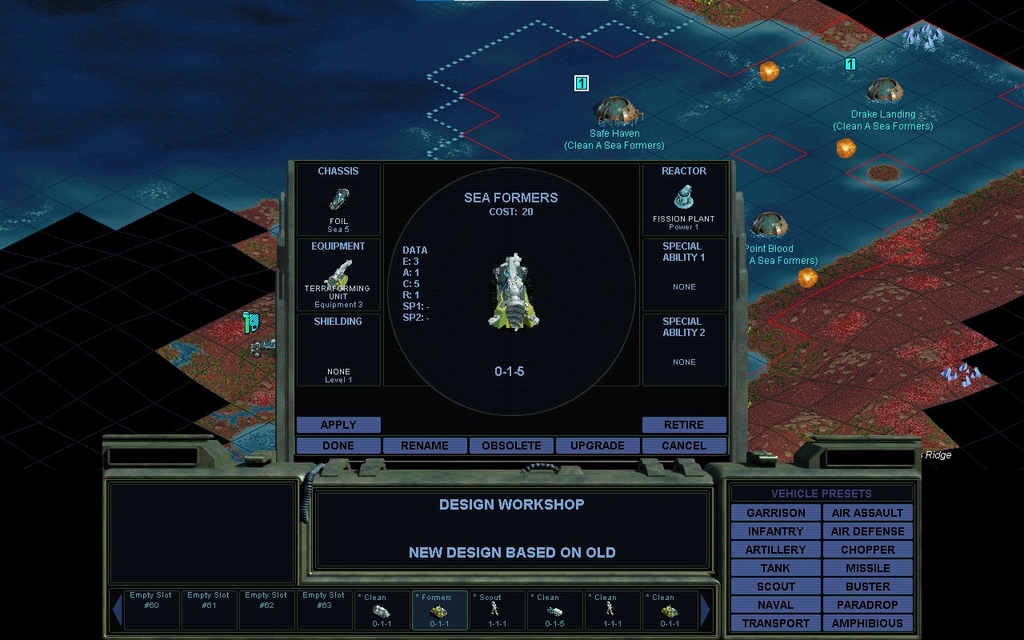Mark the design as Obsolete
This screenshot has height=640, width=1024.
coord(511,445)
